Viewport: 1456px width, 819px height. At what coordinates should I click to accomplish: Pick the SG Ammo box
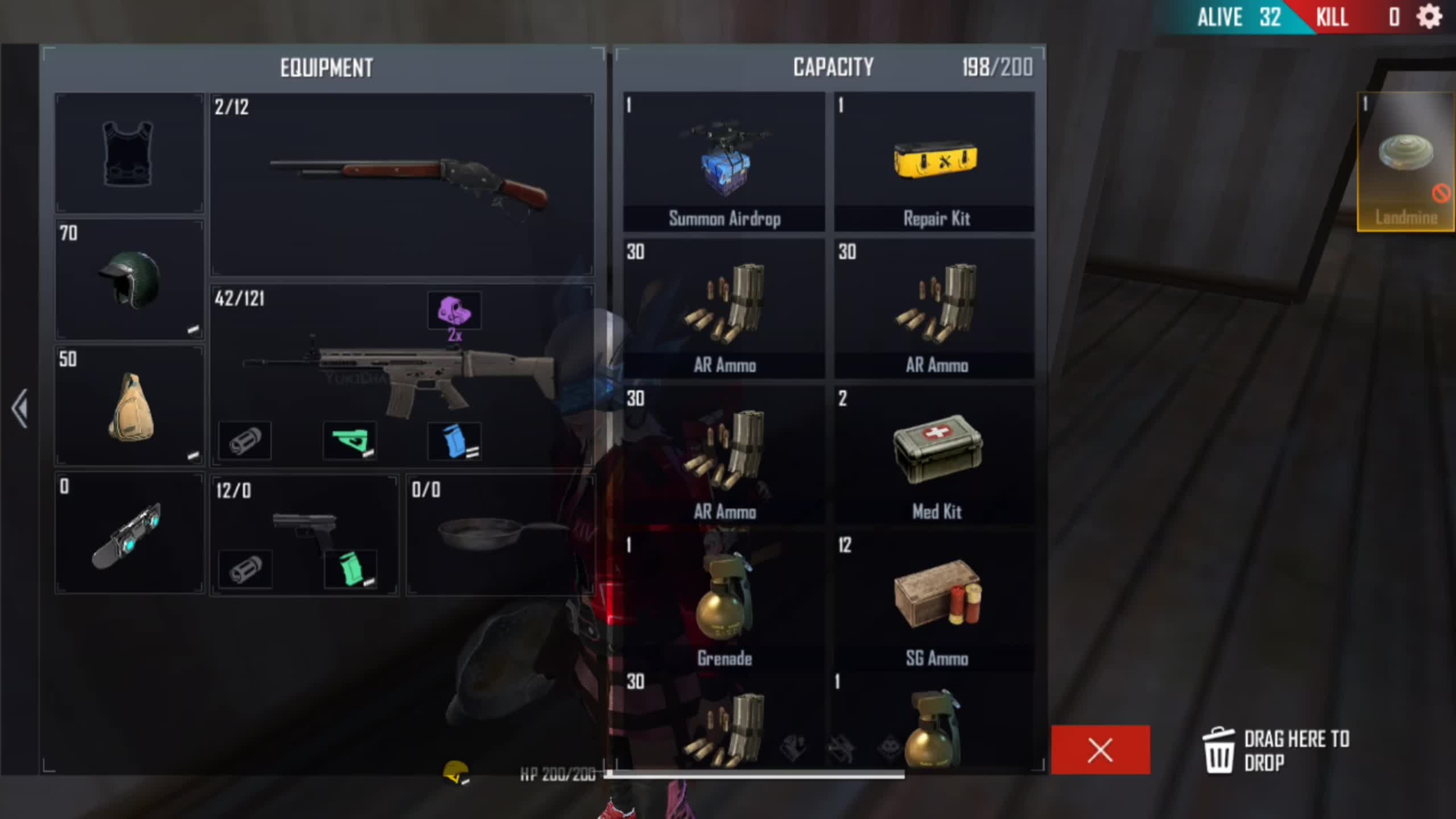(x=936, y=601)
